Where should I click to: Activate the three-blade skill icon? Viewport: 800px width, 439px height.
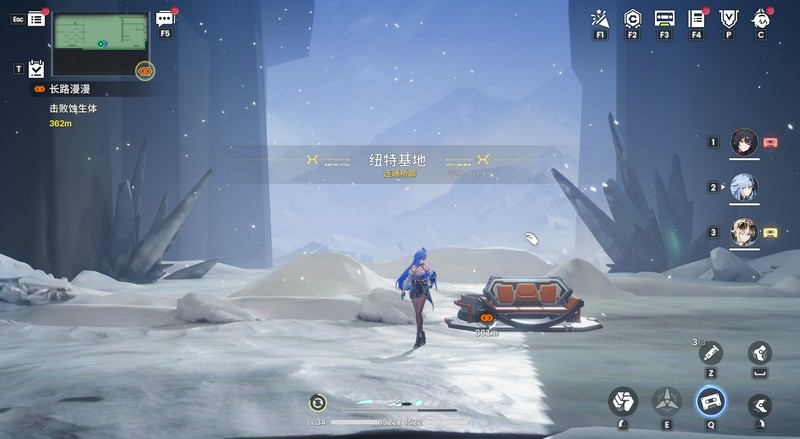point(667,402)
